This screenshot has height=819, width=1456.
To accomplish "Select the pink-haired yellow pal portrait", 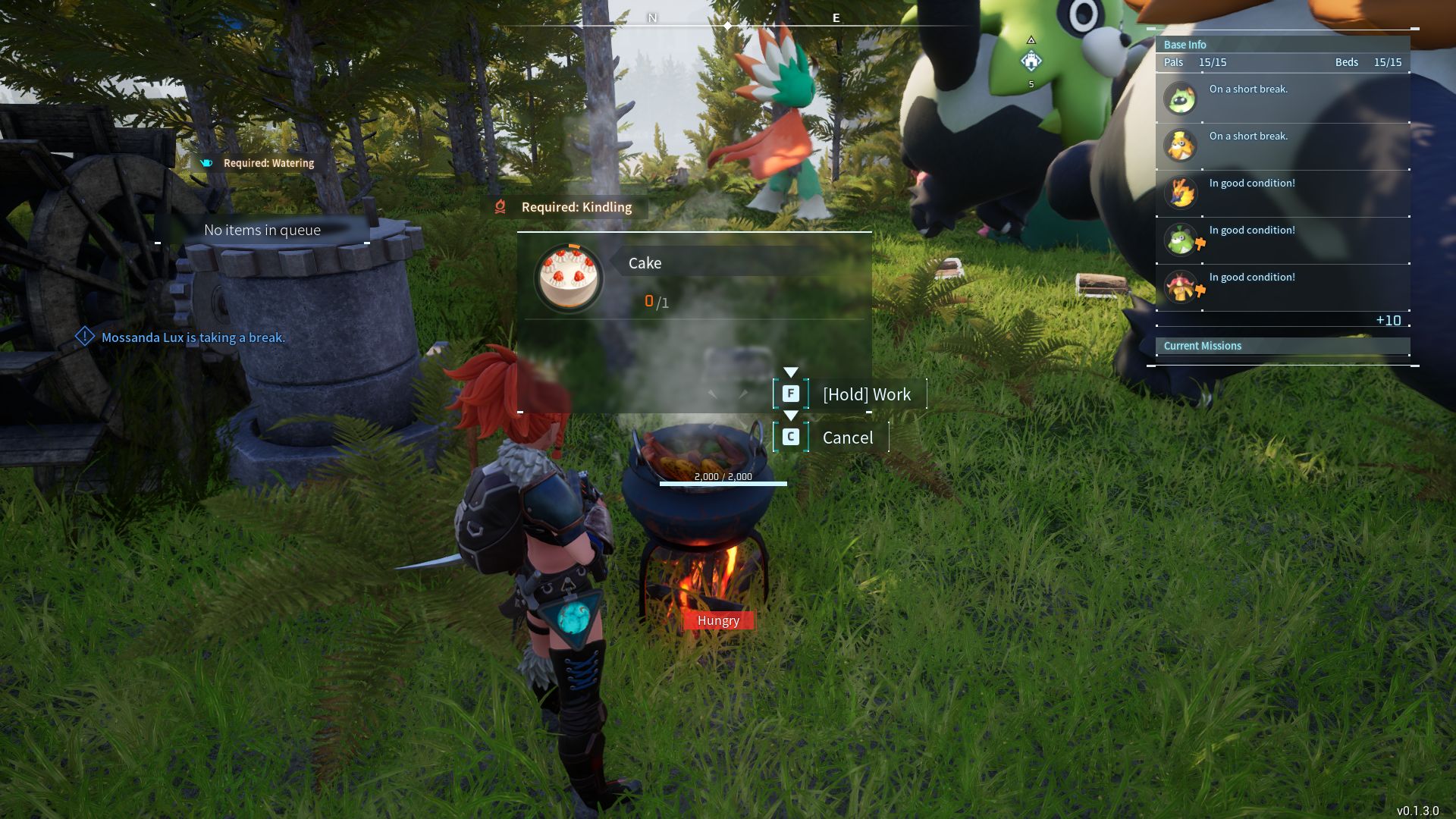I will (1181, 287).
